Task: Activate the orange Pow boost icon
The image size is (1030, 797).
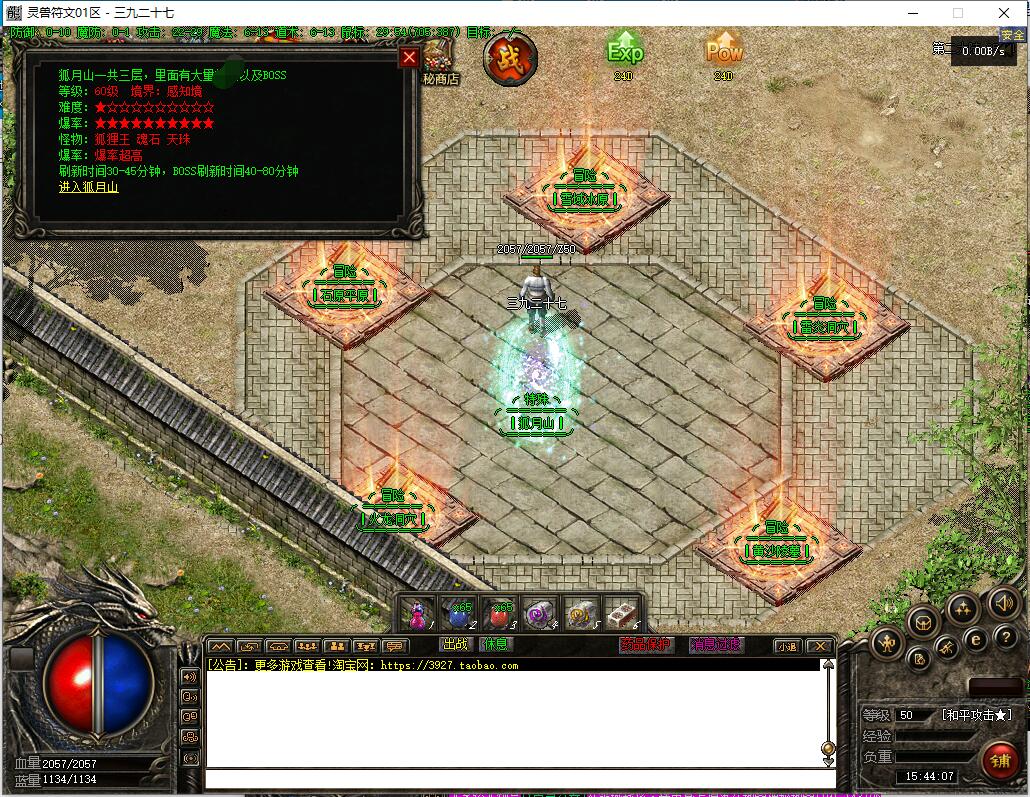Action: pos(724,52)
